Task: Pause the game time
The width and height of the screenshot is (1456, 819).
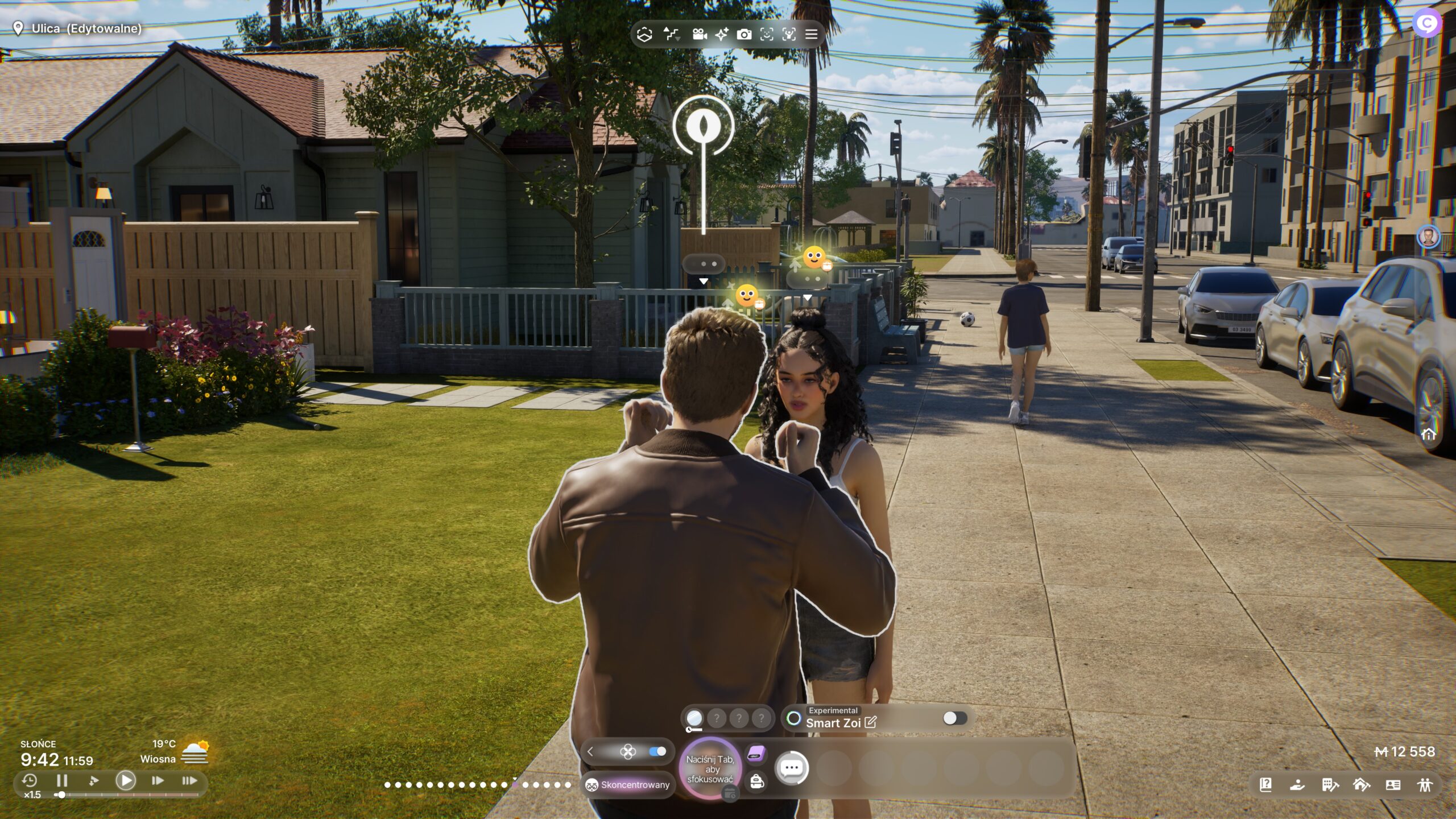Action: 62,780
